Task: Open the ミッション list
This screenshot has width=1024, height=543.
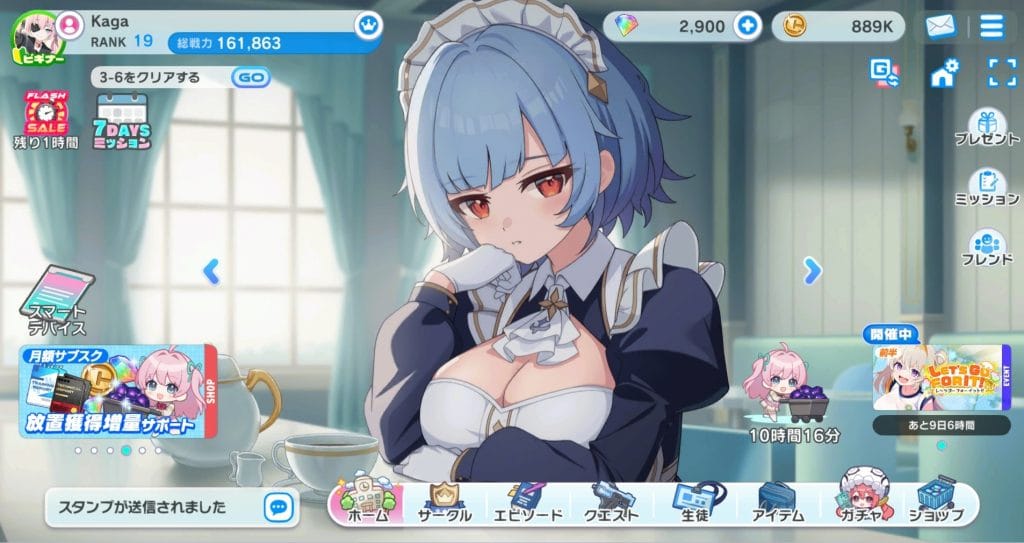Action: pos(986,186)
